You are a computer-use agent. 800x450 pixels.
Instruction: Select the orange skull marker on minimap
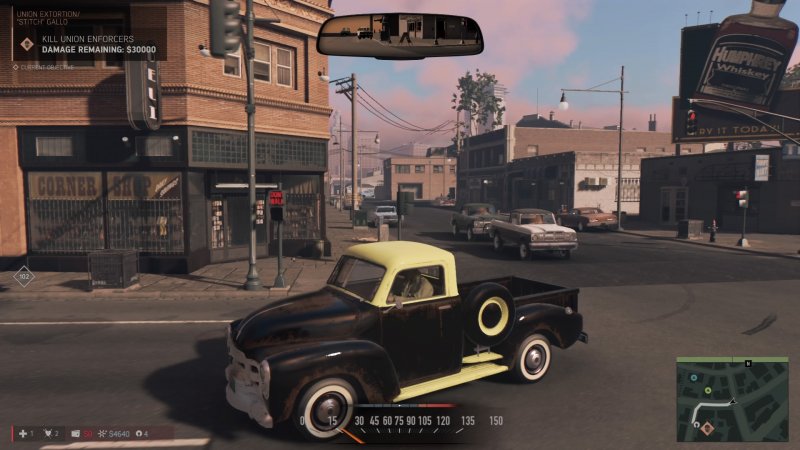pyautogui.click(x=706, y=428)
